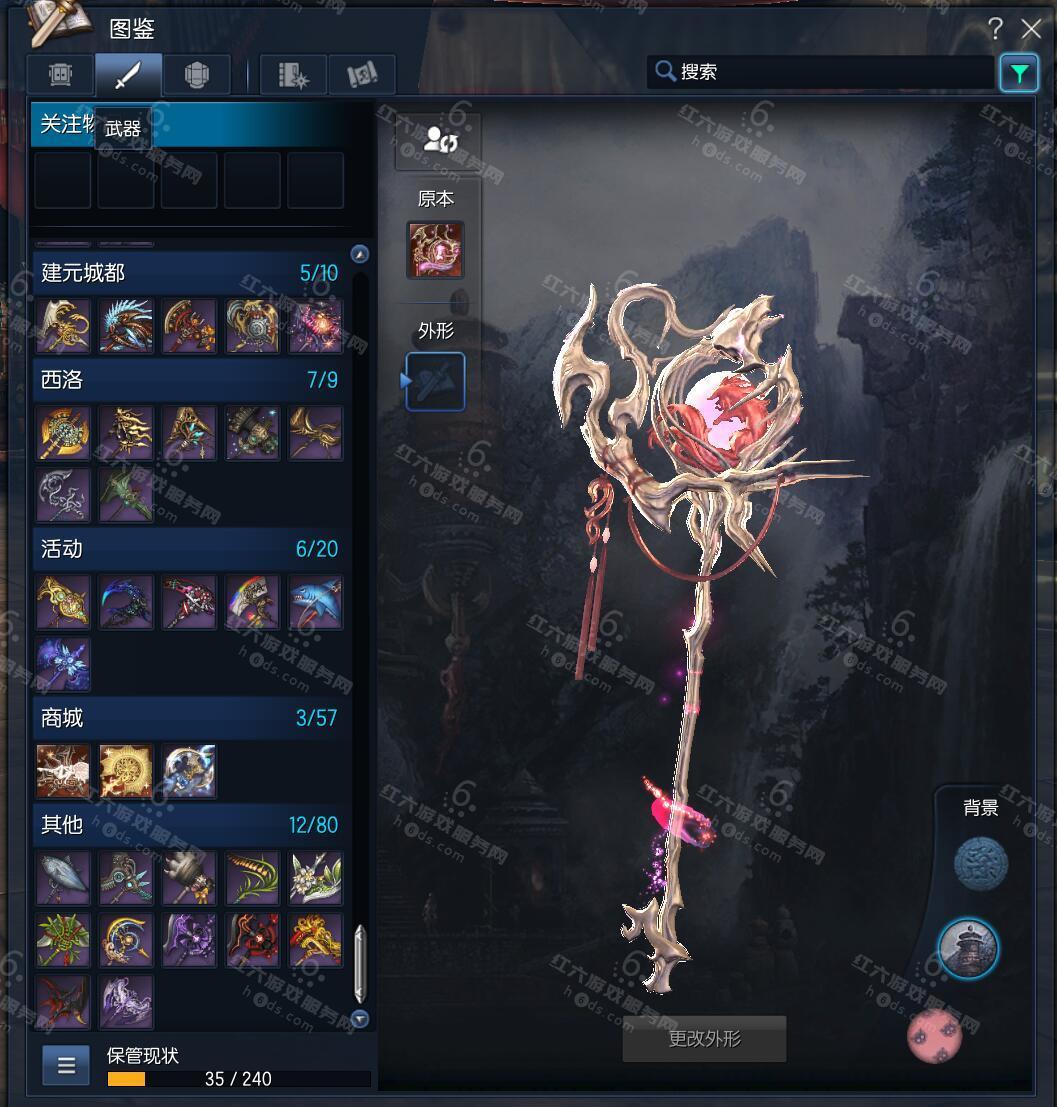Click the 搜索 search field
This screenshot has height=1107, width=1057.
(x=820, y=72)
